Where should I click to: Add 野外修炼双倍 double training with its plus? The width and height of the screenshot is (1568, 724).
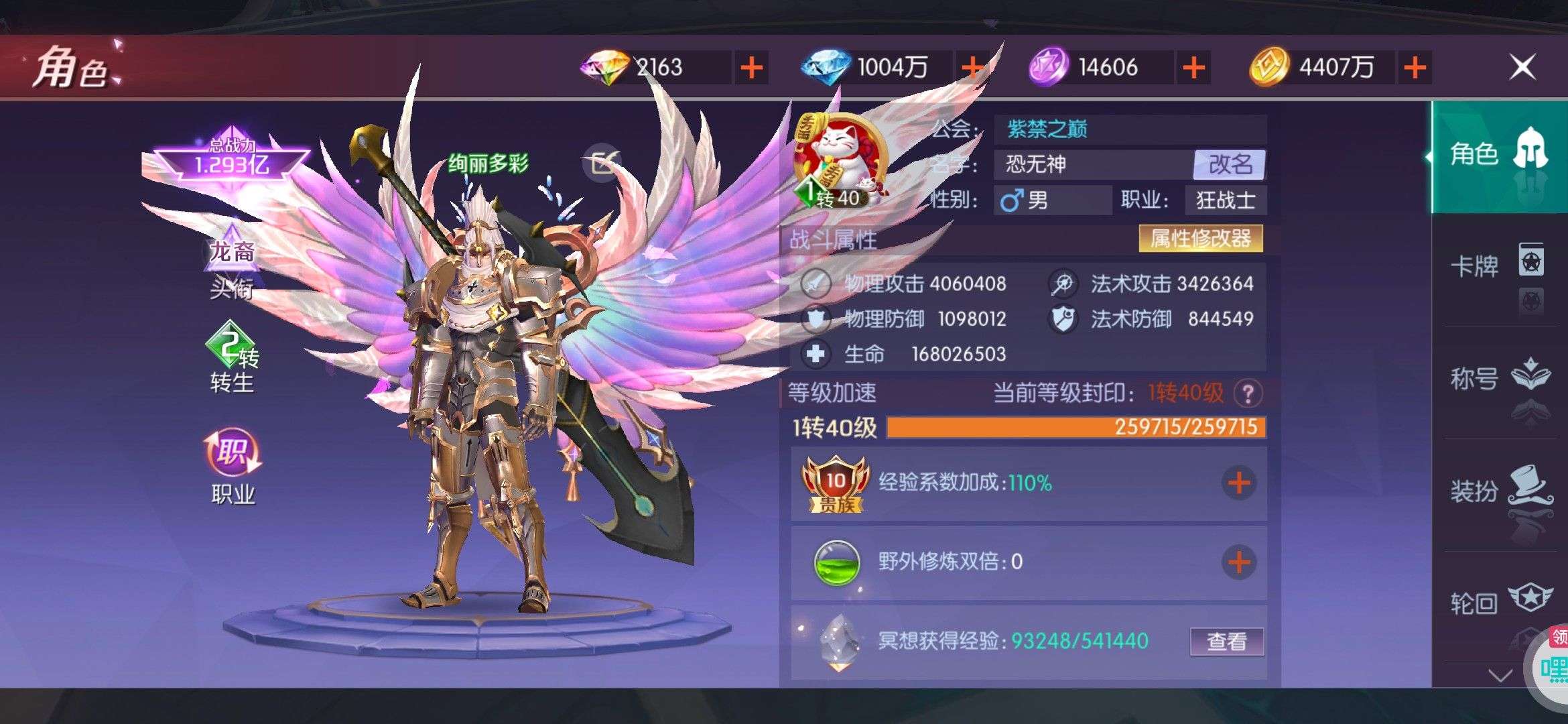1238,562
